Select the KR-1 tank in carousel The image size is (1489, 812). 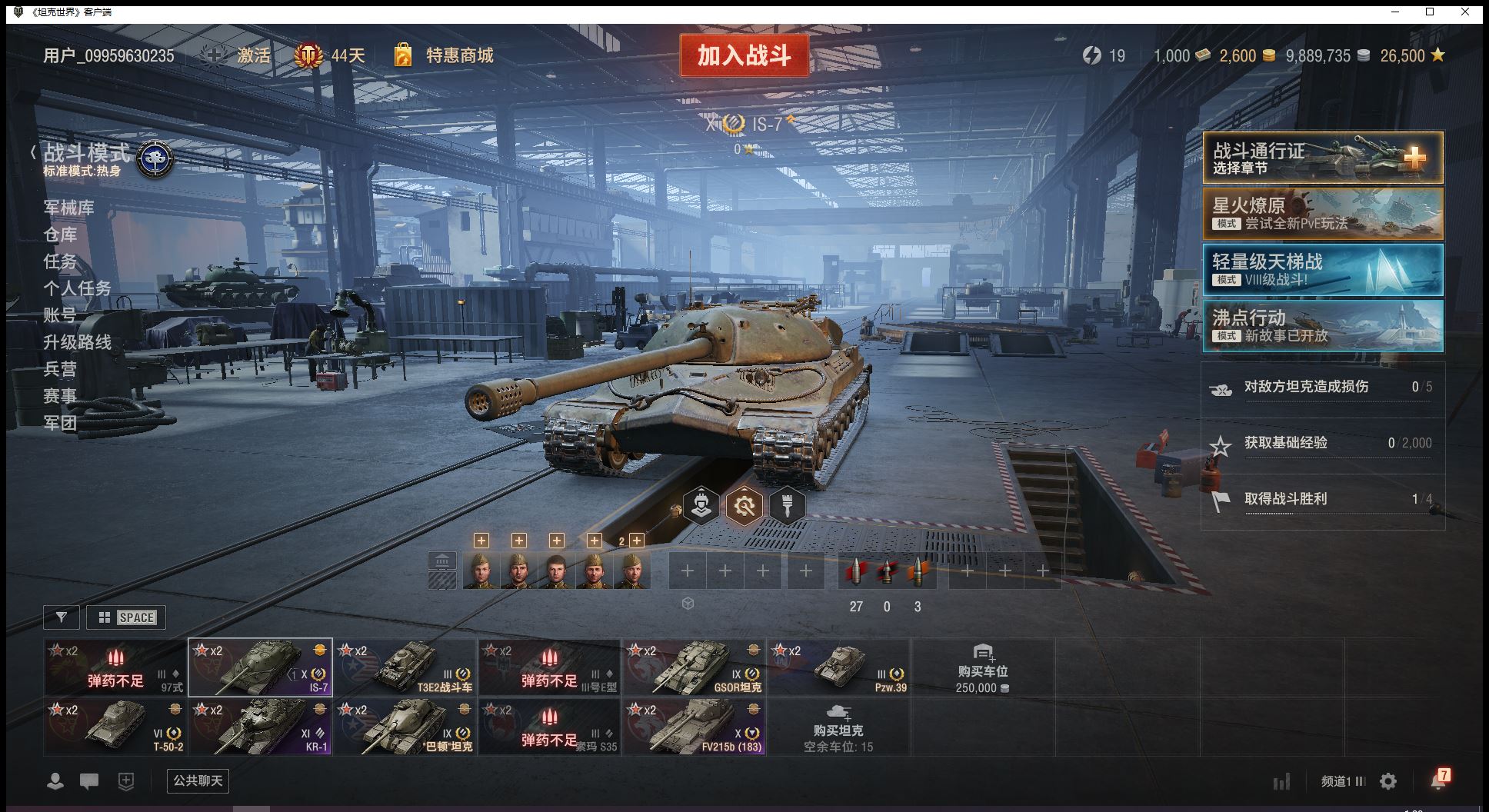(260, 727)
